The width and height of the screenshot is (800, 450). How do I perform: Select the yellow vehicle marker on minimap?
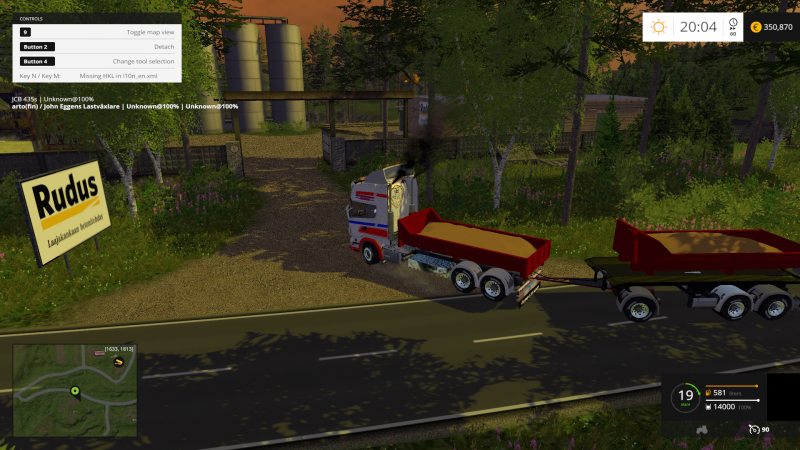(118, 360)
